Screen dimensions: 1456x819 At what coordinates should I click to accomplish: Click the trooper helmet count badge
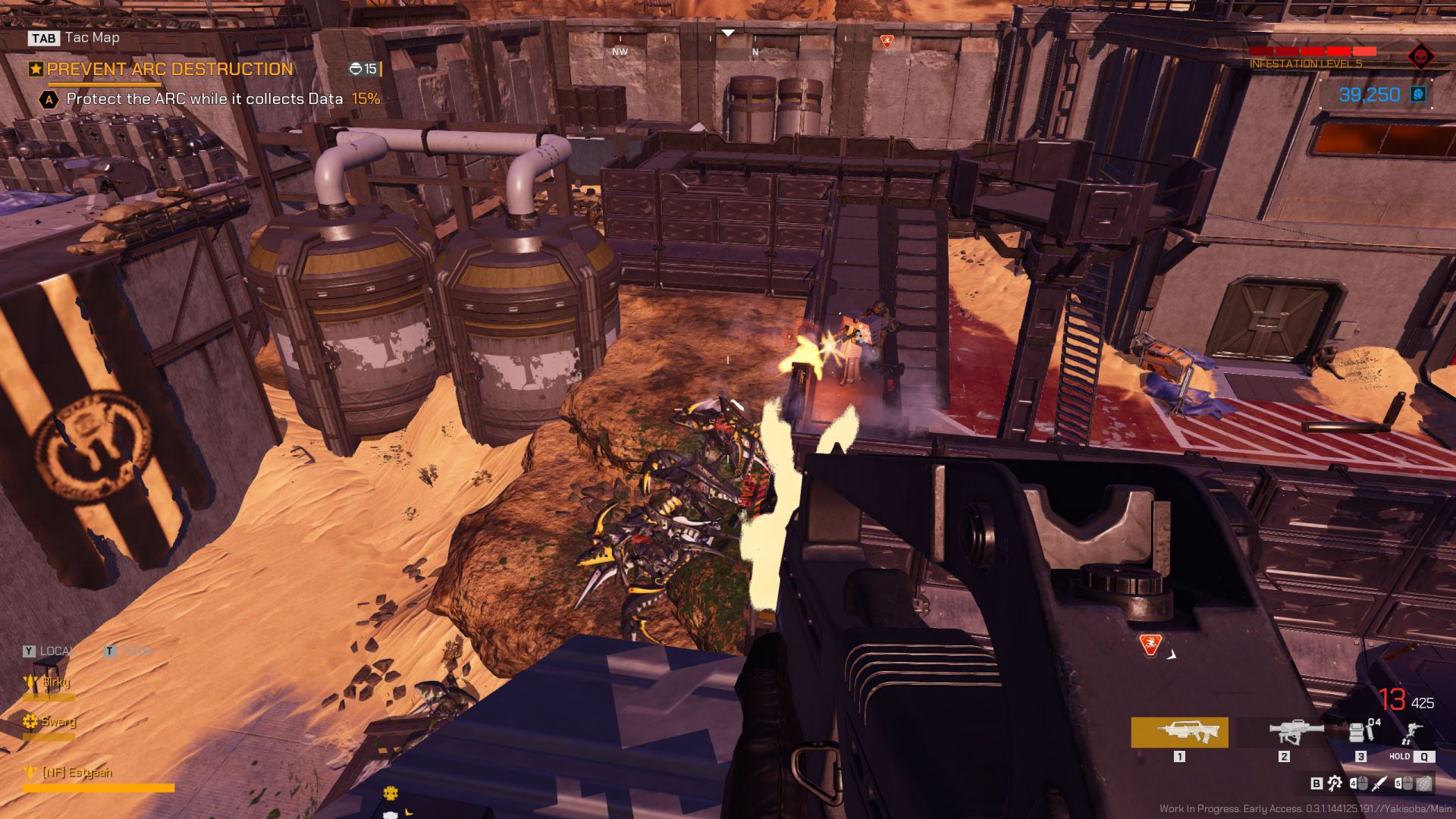[364, 69]
